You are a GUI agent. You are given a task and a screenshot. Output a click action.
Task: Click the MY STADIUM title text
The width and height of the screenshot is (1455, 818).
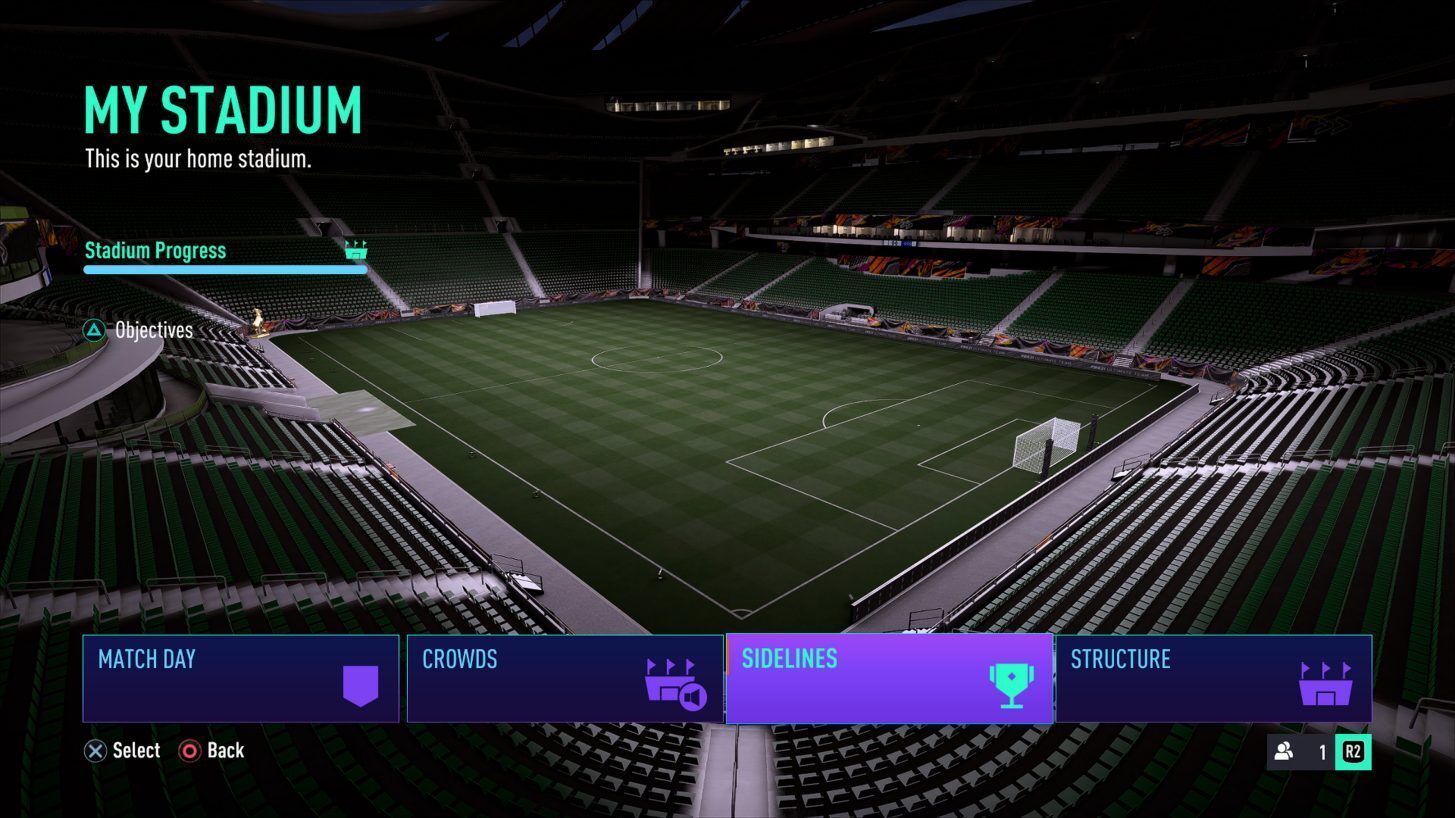pyautogui.click(x=222, y=109)
